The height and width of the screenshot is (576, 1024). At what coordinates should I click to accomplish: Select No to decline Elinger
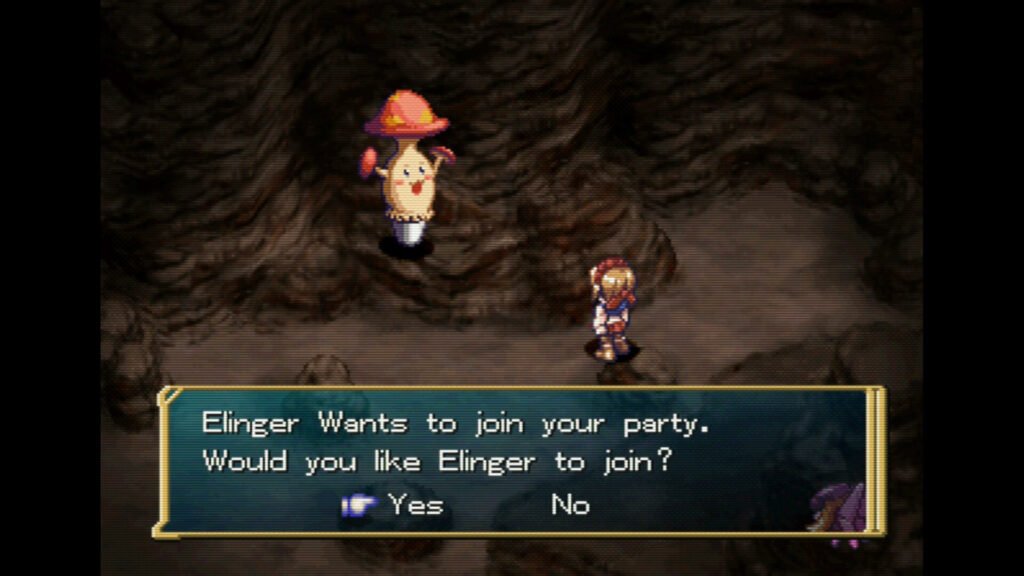(570, 505)
